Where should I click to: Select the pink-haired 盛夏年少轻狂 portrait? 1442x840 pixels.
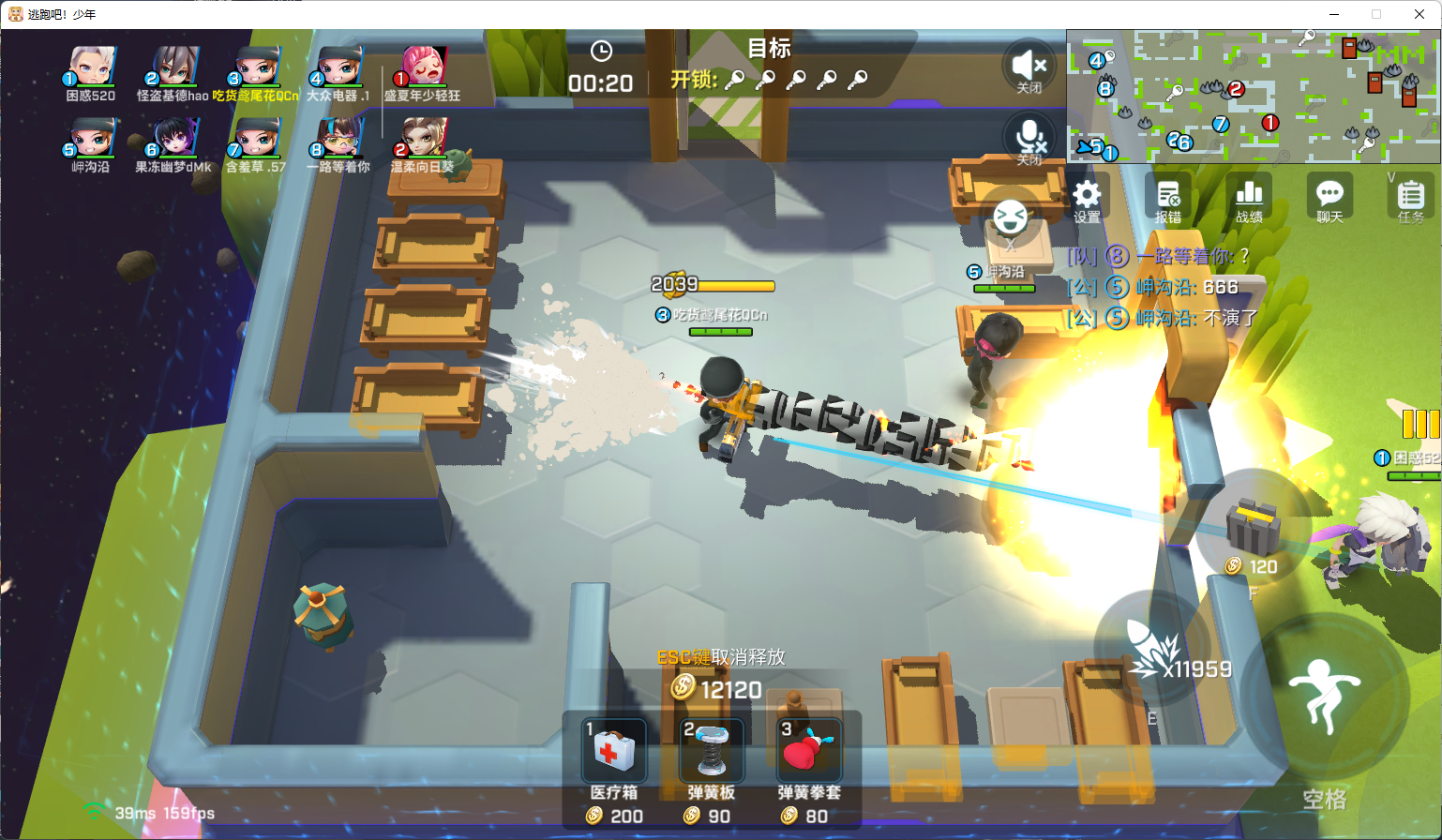[x=423, y=67]
